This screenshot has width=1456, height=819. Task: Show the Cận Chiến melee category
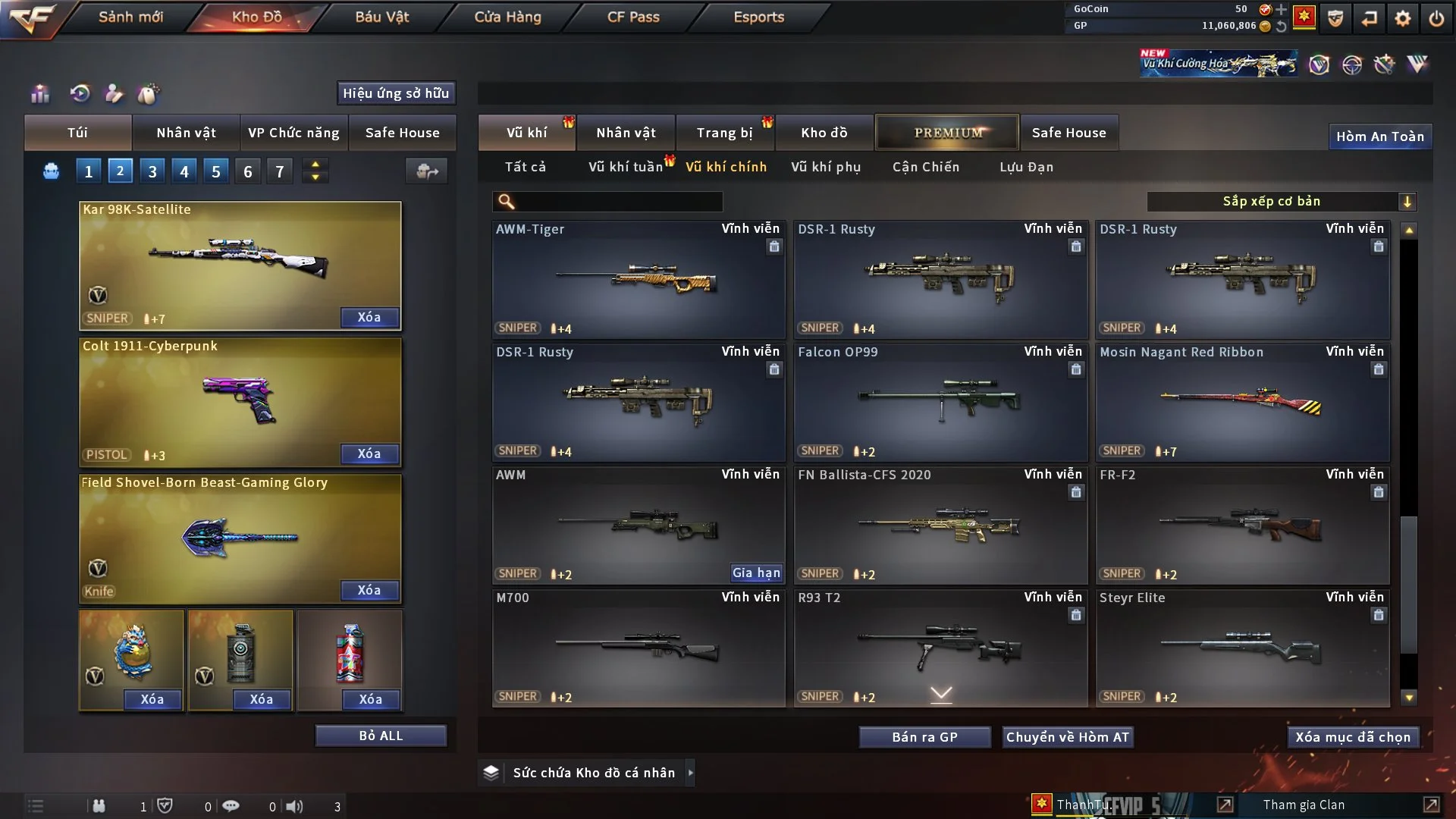click(925, 167)
